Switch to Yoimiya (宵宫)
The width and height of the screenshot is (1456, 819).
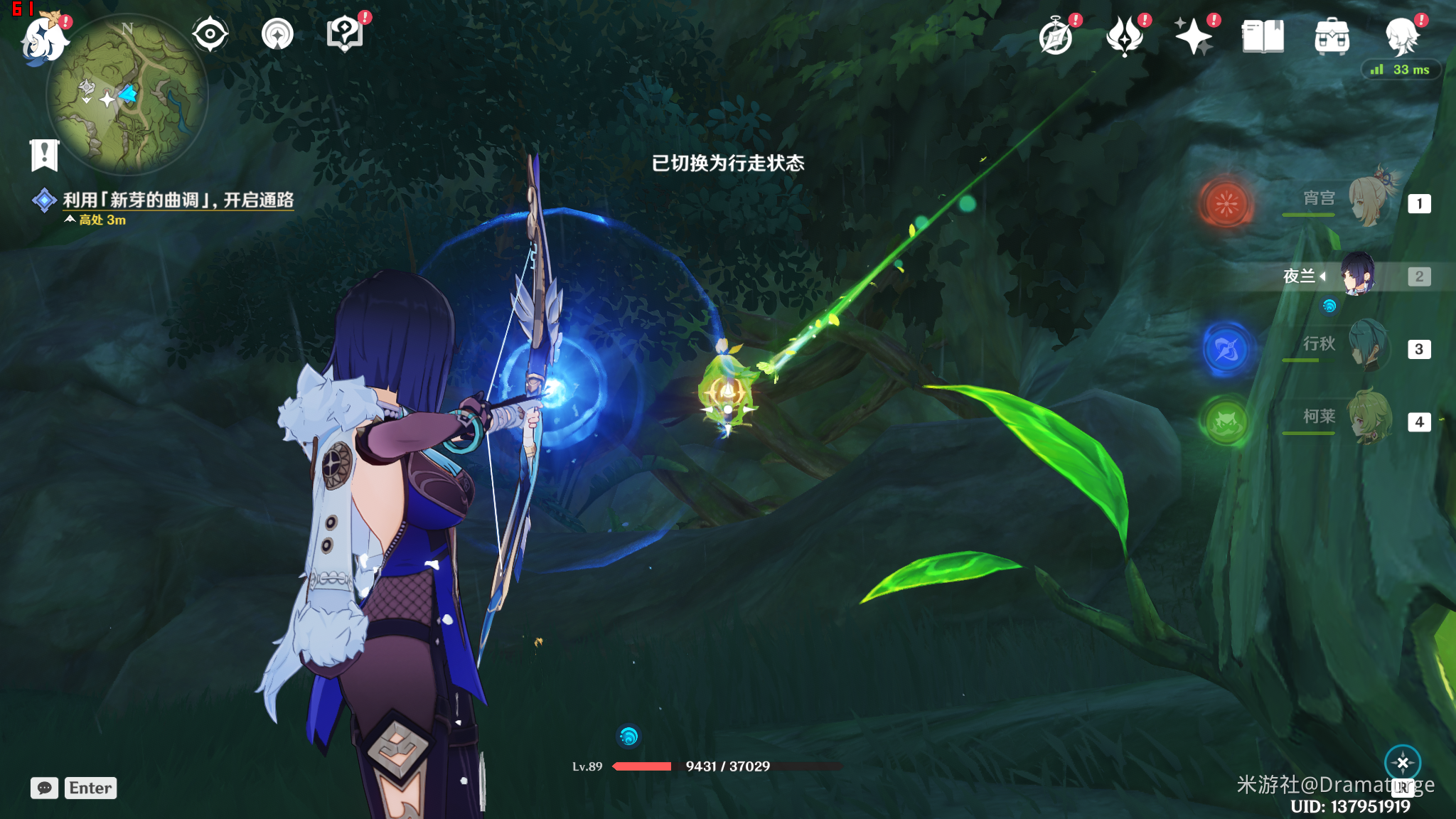pyautogui.click(x=1369, y=202)
